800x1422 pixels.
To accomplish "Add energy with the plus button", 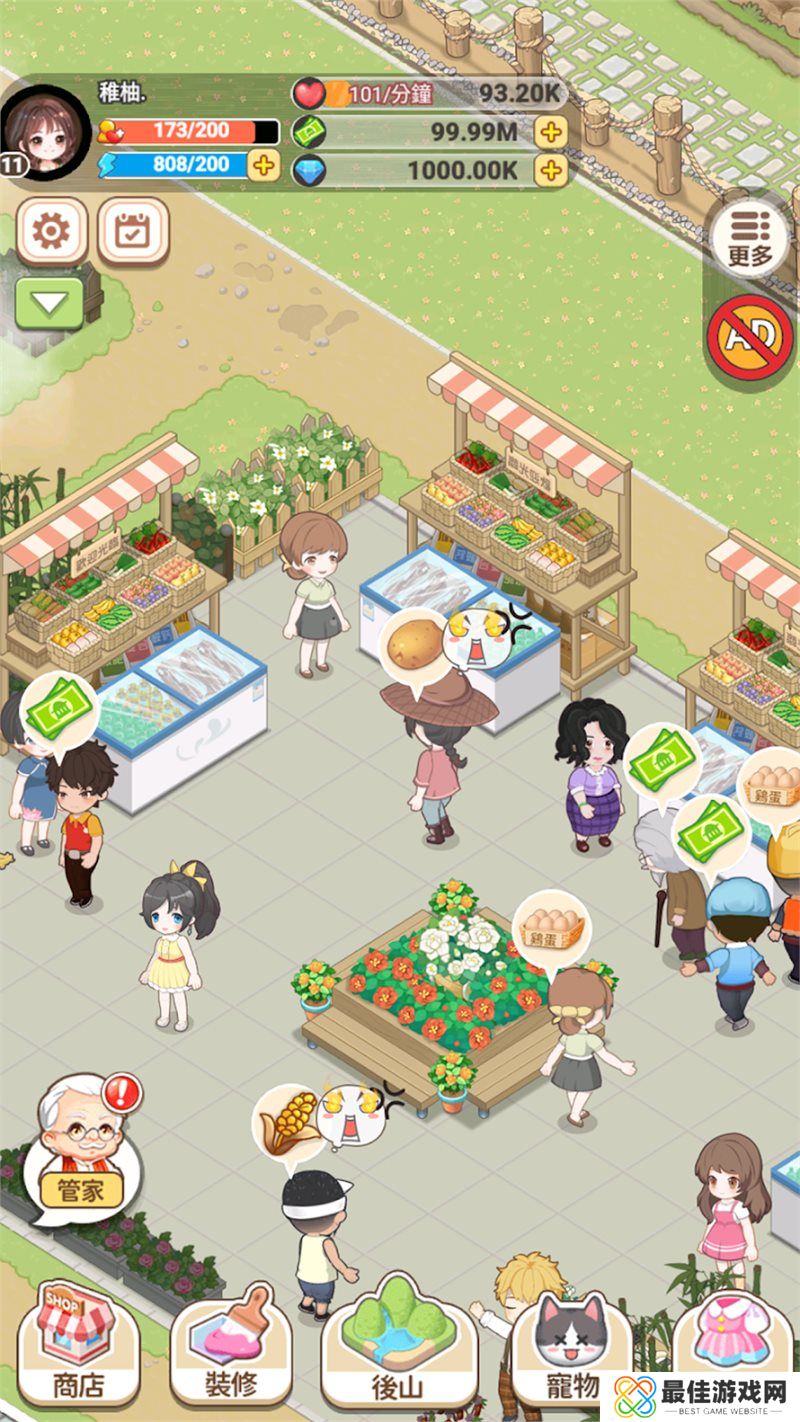I will 263,165.
